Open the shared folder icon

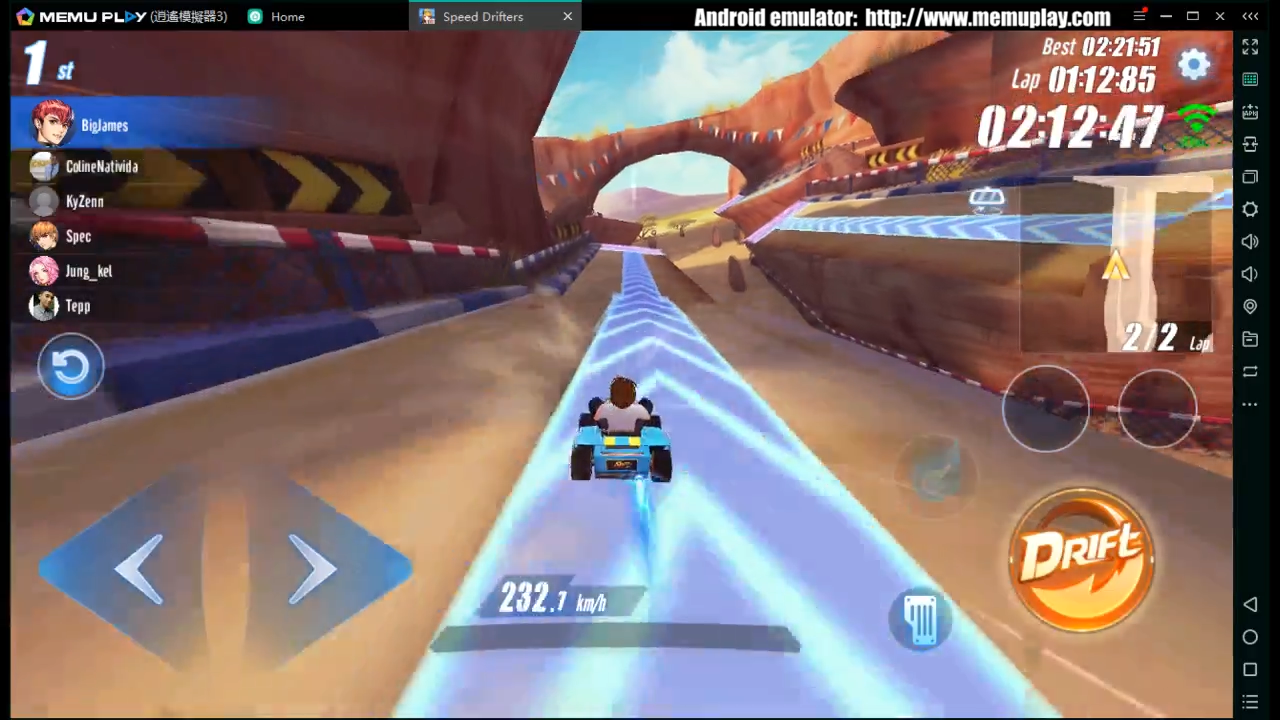coord(1250,338)
